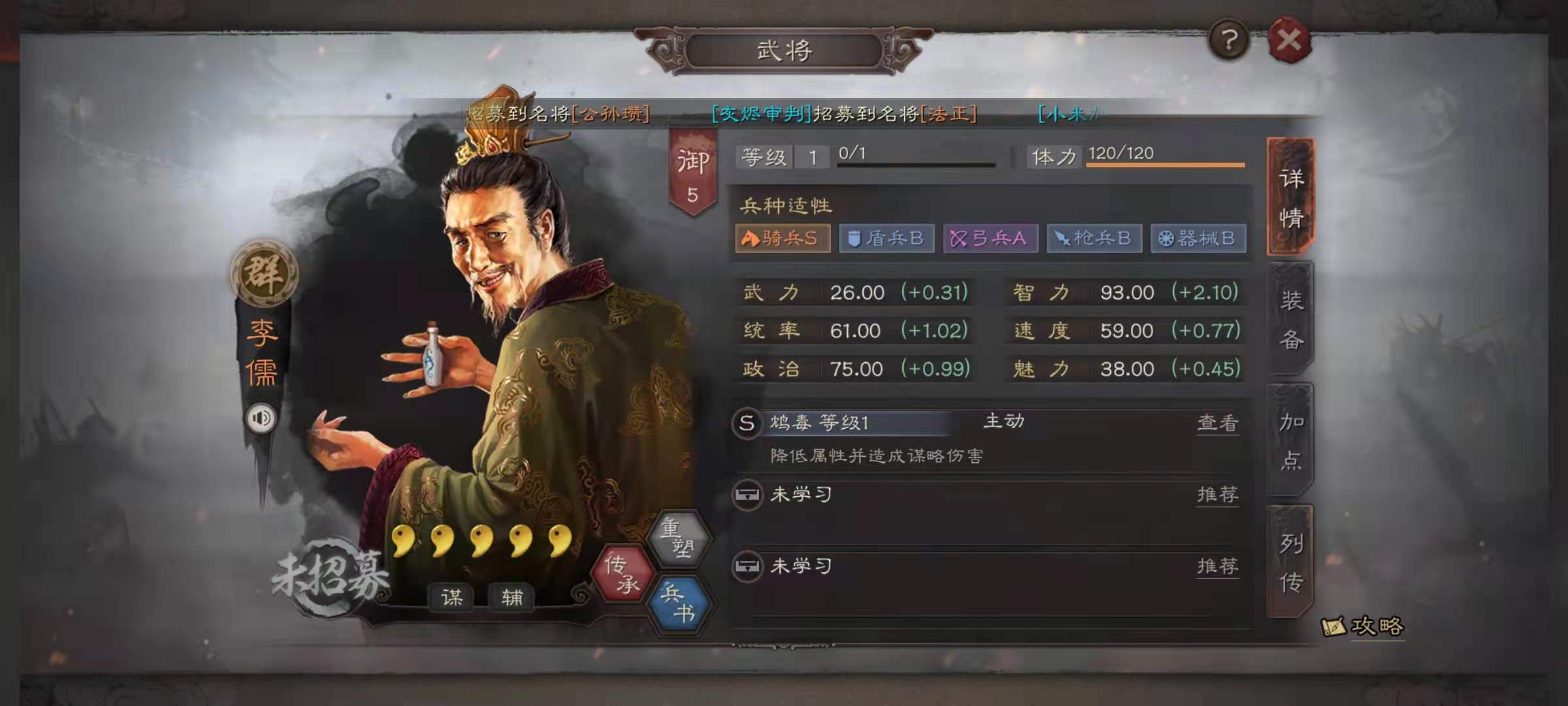Select the 弓兵A archer aptitude icon
The height and width of the screenshot is (706, 1568).
(x=990, y=239)
